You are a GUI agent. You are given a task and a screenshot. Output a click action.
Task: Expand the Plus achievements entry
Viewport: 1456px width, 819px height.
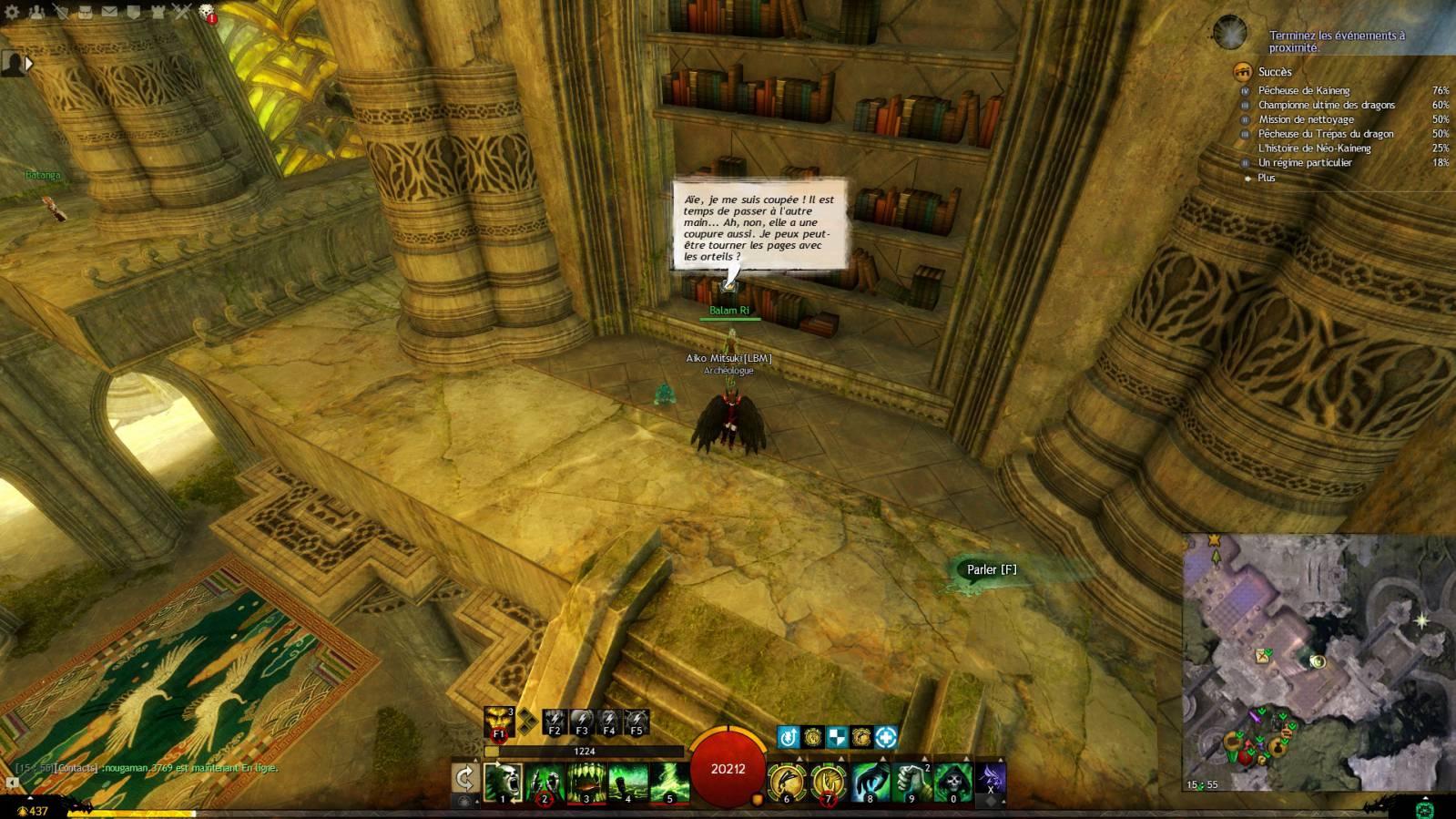click(x=1267, y=178)
